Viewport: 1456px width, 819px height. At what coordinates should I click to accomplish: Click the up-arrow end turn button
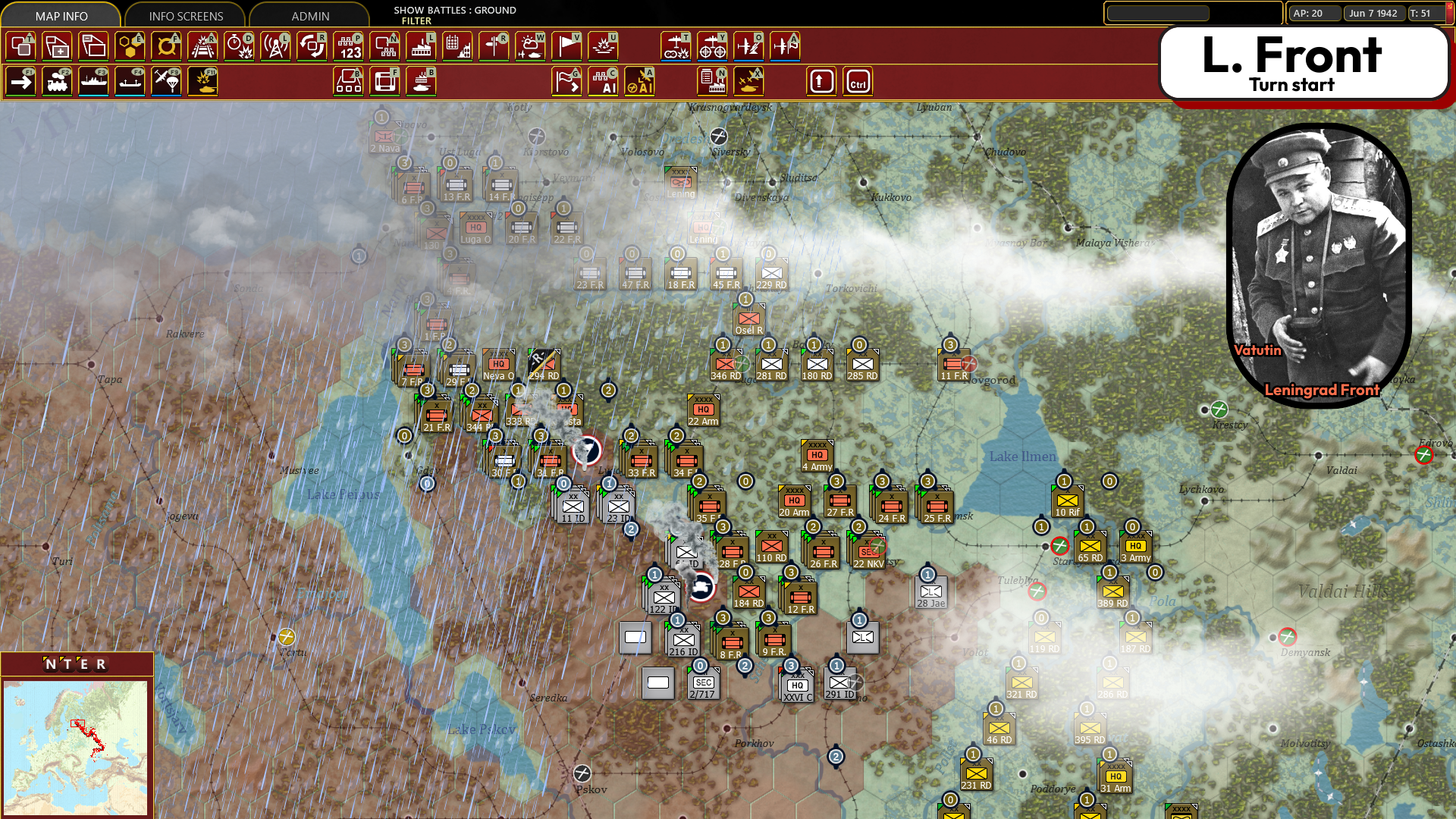[822, 81]
